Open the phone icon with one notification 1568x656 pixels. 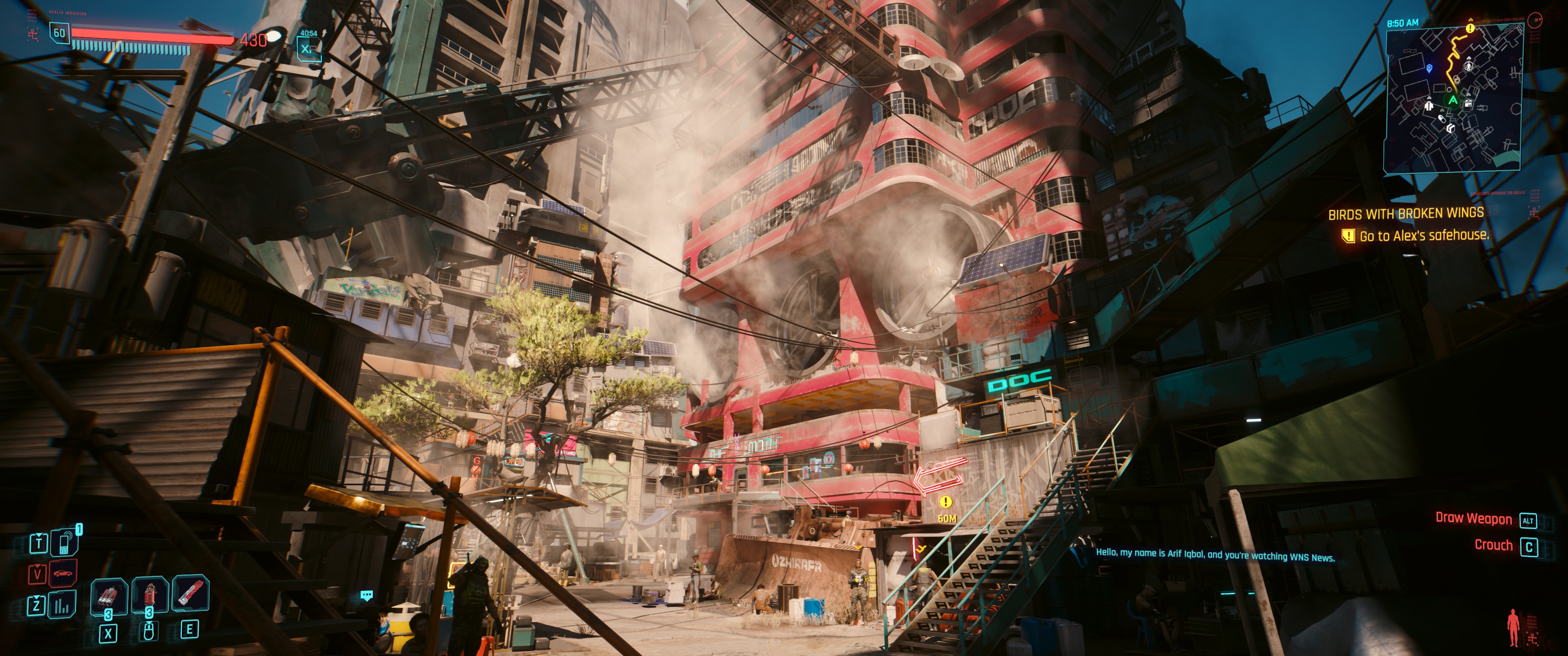click(64, 542)
